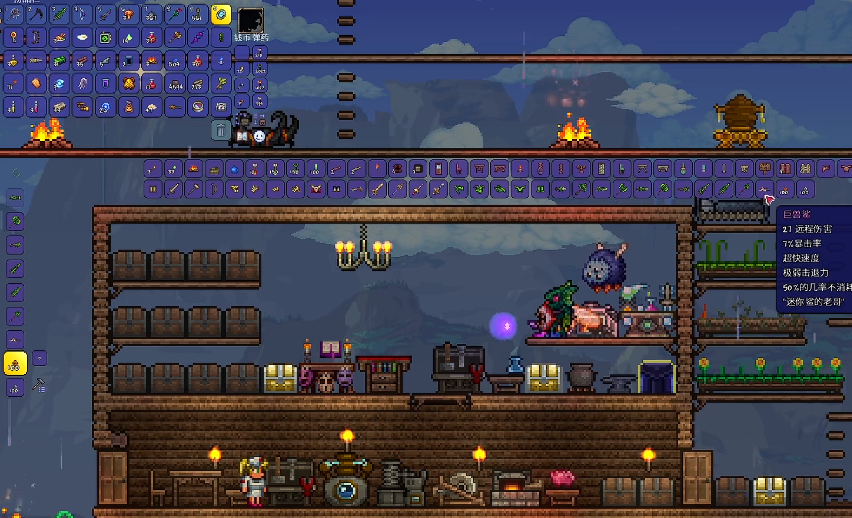Select the orange mushroom hotbar slot
852x518 pixels.
[129, 14]
